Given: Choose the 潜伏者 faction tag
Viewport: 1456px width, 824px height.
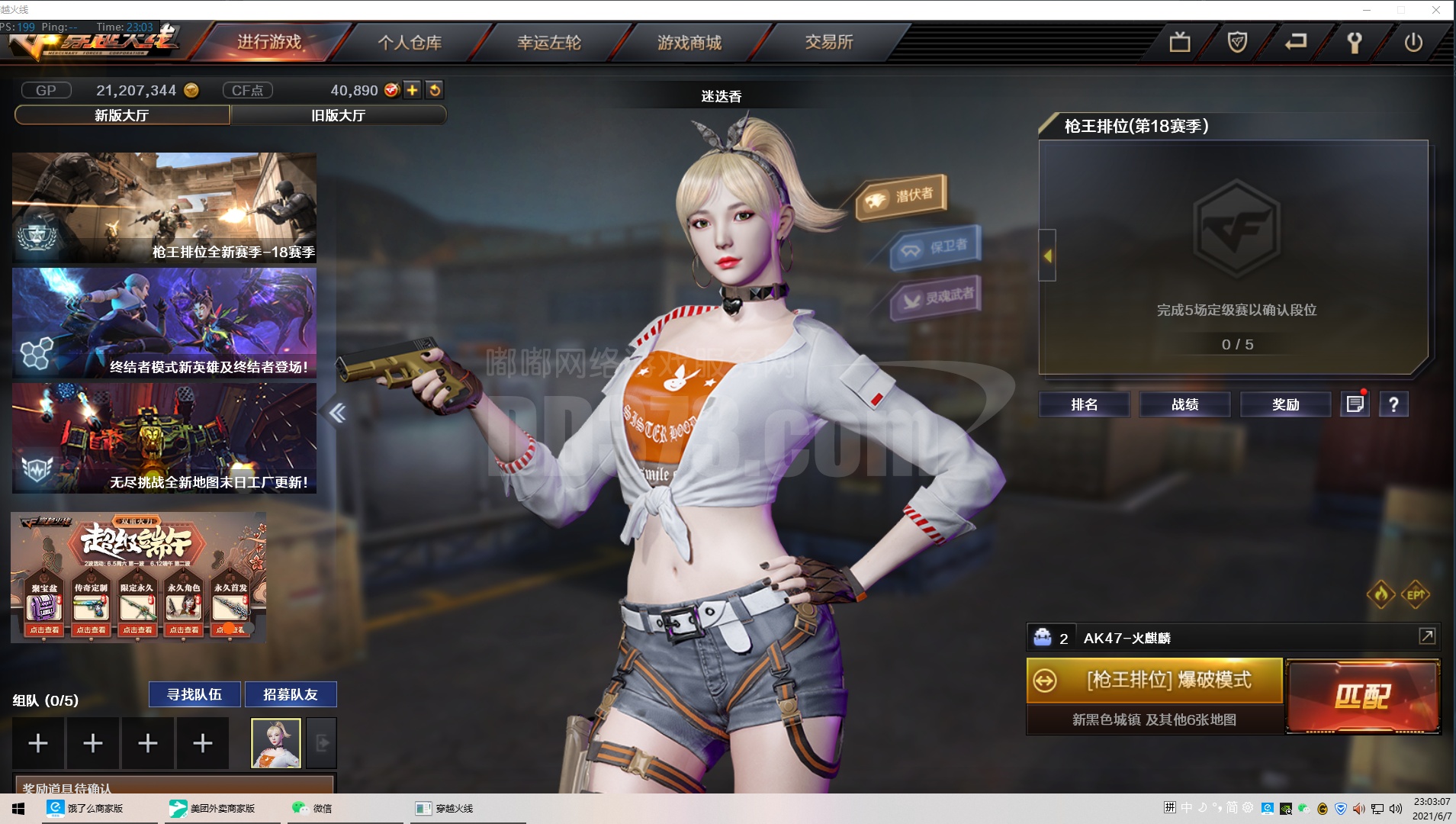Looking at the screenshot, I should click(902, 196).
